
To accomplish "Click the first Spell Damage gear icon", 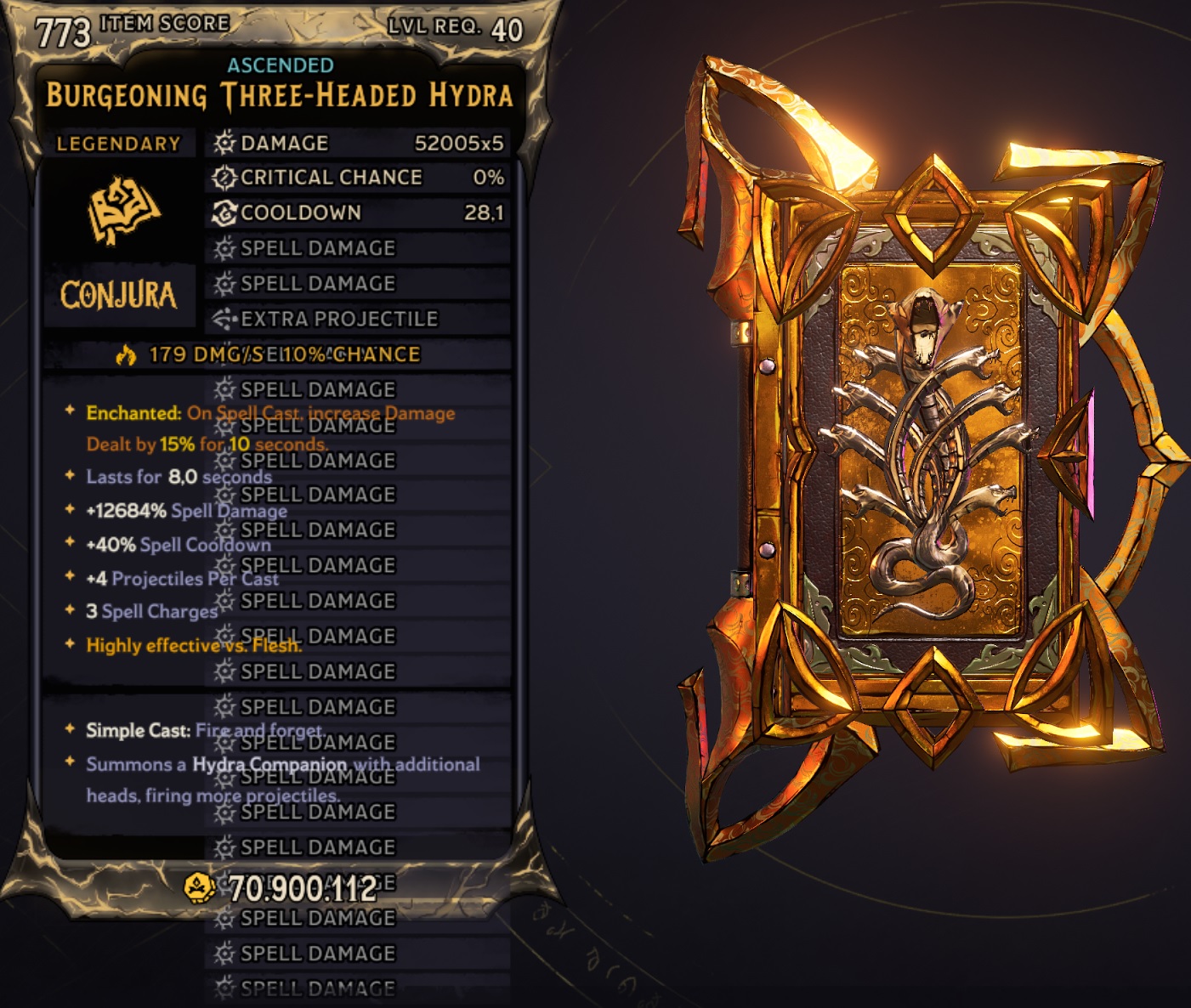I will (x=223, y=248).
